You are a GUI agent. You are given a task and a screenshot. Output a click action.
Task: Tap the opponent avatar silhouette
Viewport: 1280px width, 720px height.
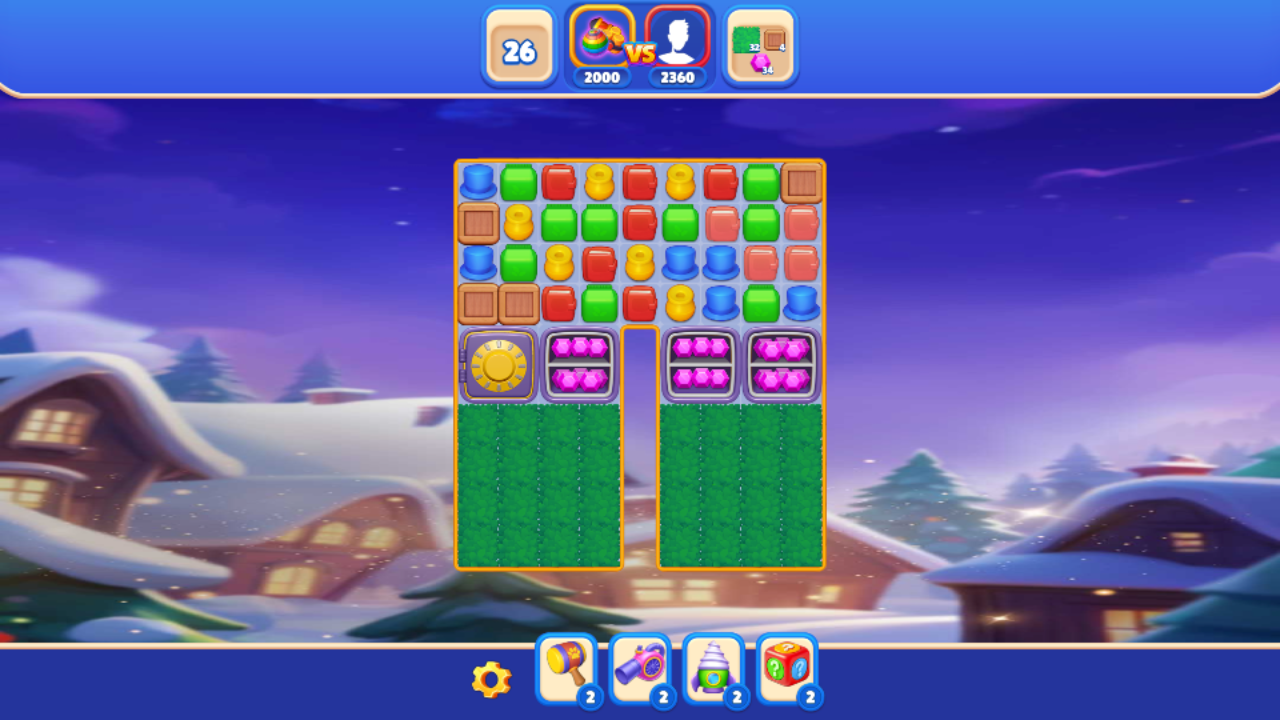678,40
